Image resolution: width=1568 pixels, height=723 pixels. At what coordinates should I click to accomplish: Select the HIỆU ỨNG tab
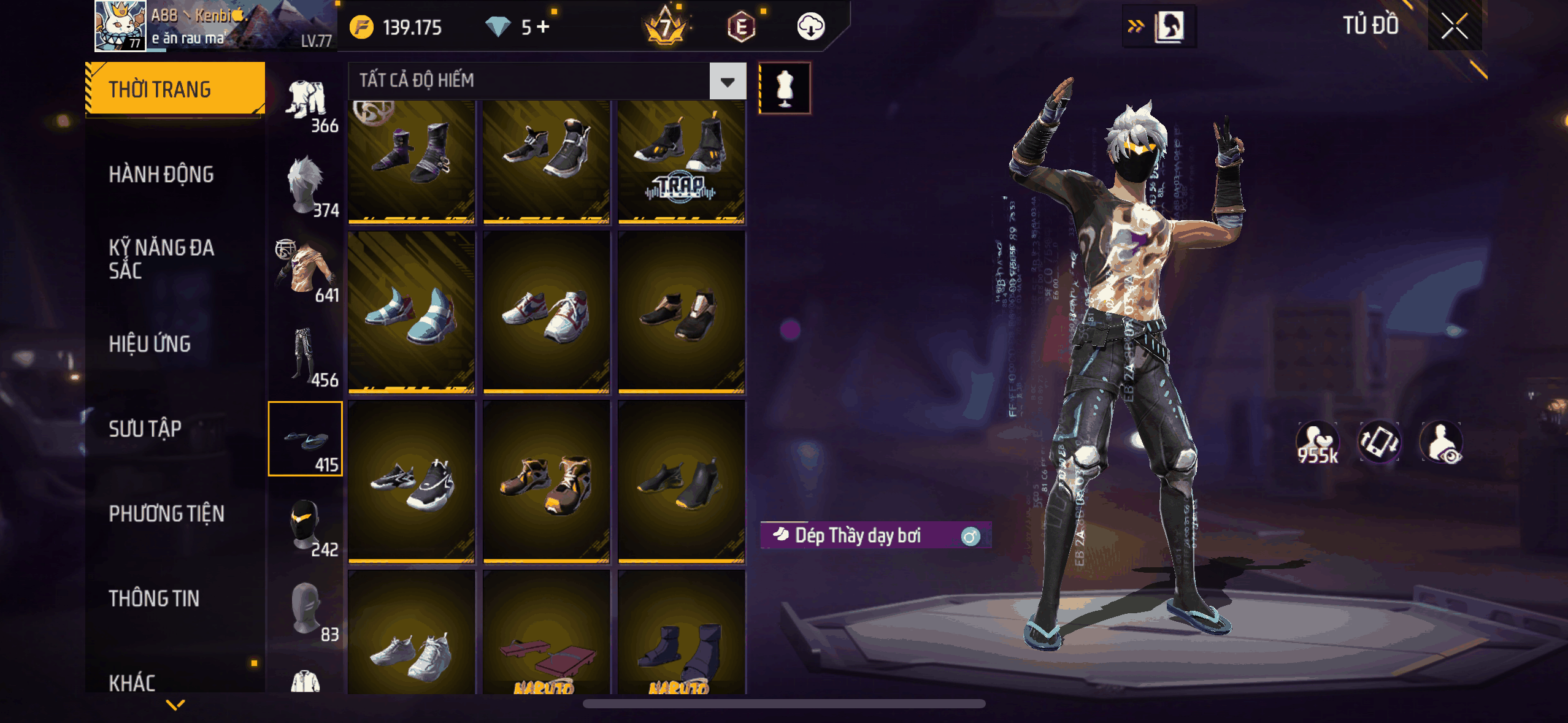[150, 344]
